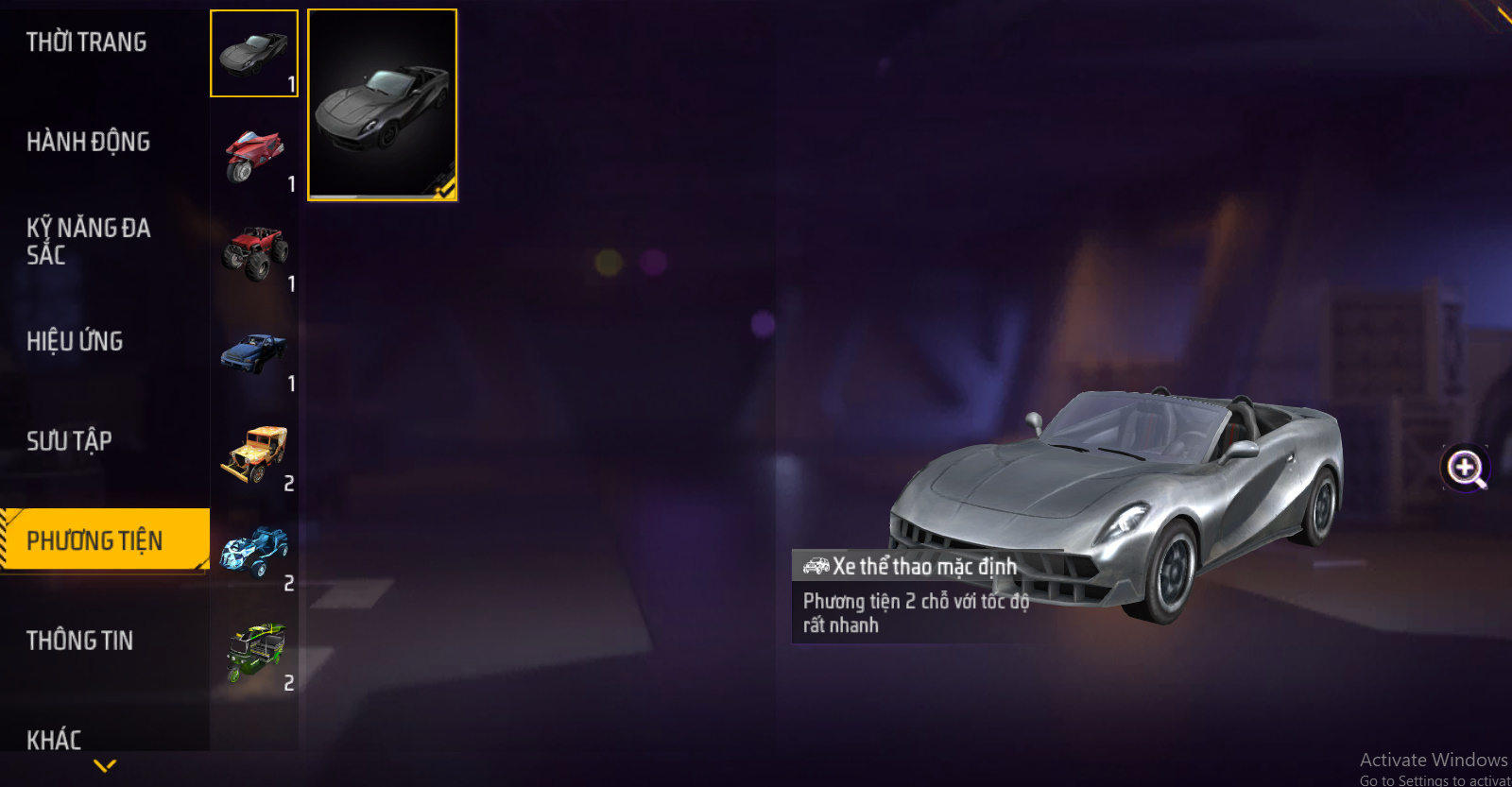This screenshot has width=1512, height=787.
Task: Select the equipped default sports car skin
Action: (382, 105)
